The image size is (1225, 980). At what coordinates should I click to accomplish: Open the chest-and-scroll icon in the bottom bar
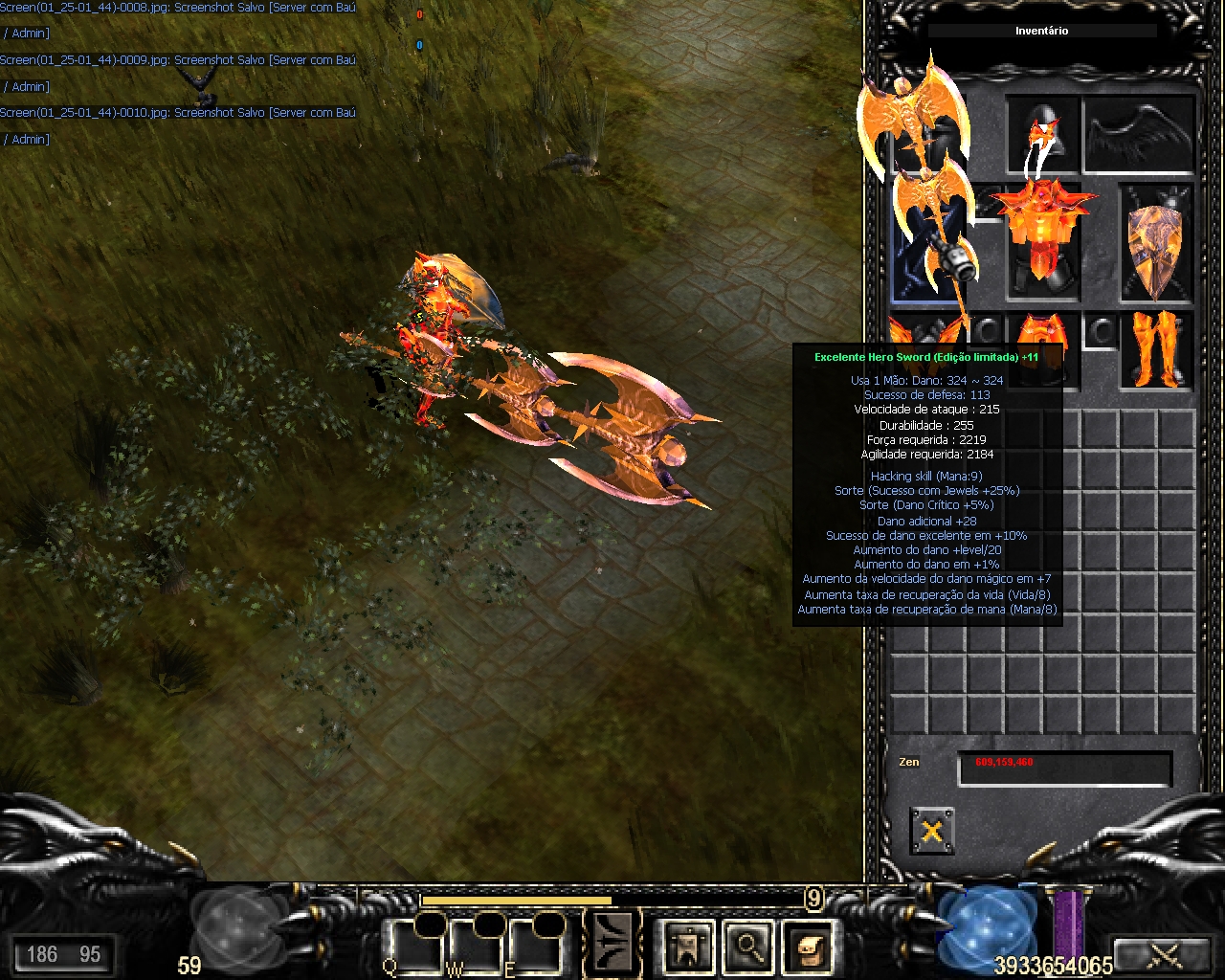tap(807, 947)
